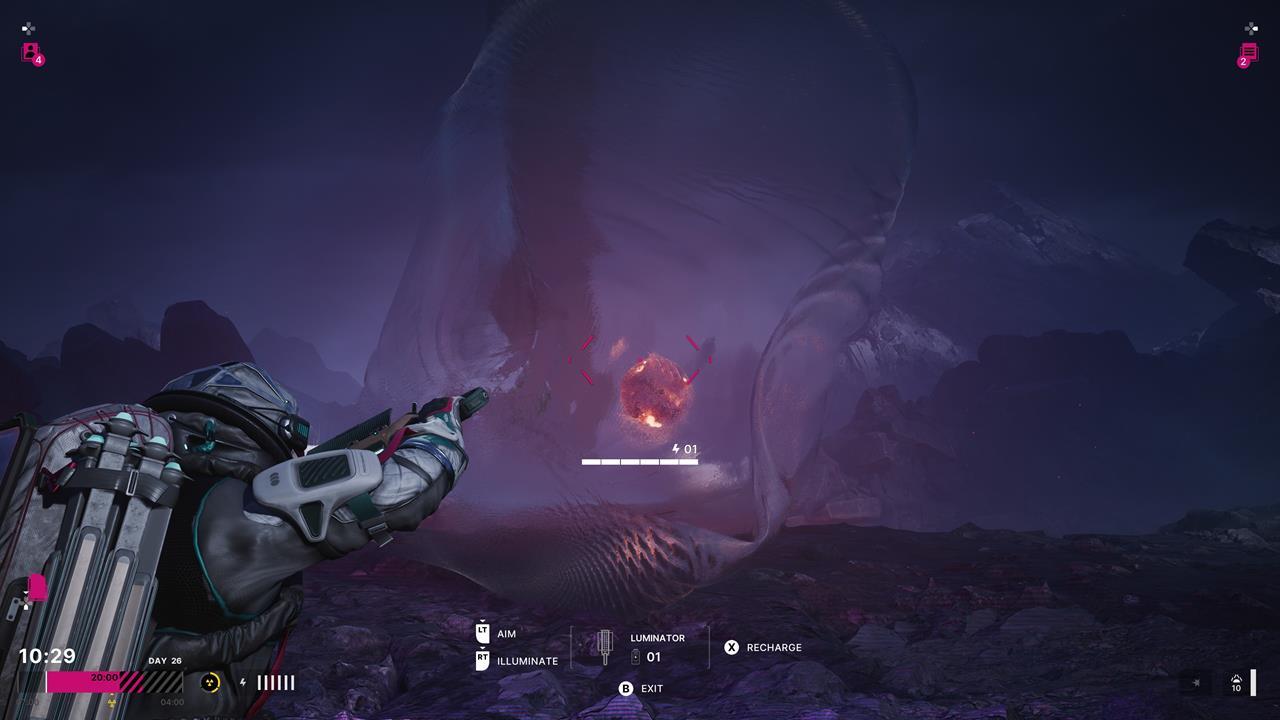
Task: Open the pink messages icon showing 2
Action: point(1248,53)
